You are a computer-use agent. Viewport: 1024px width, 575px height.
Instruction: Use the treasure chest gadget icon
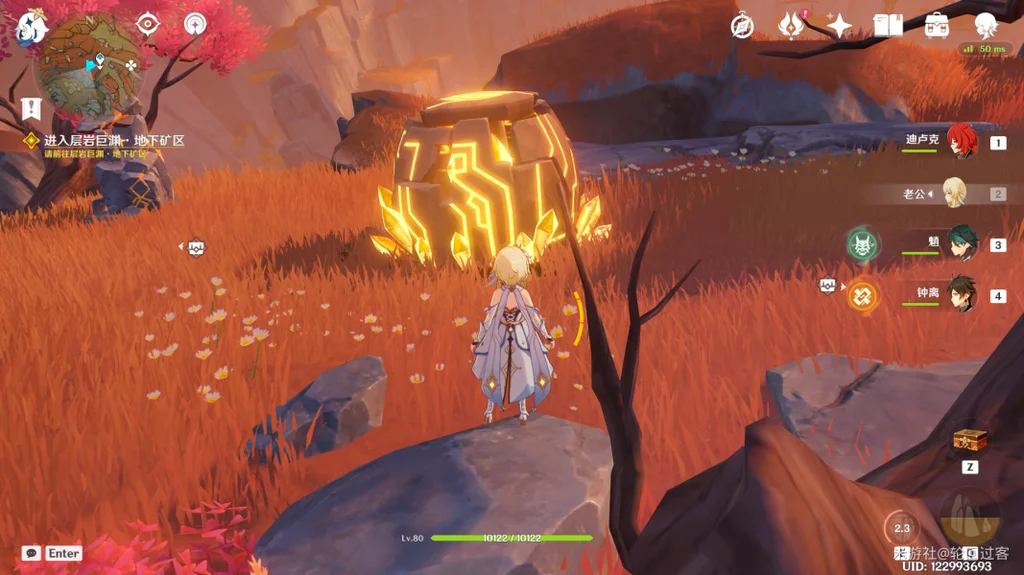(x=970, y=440)
